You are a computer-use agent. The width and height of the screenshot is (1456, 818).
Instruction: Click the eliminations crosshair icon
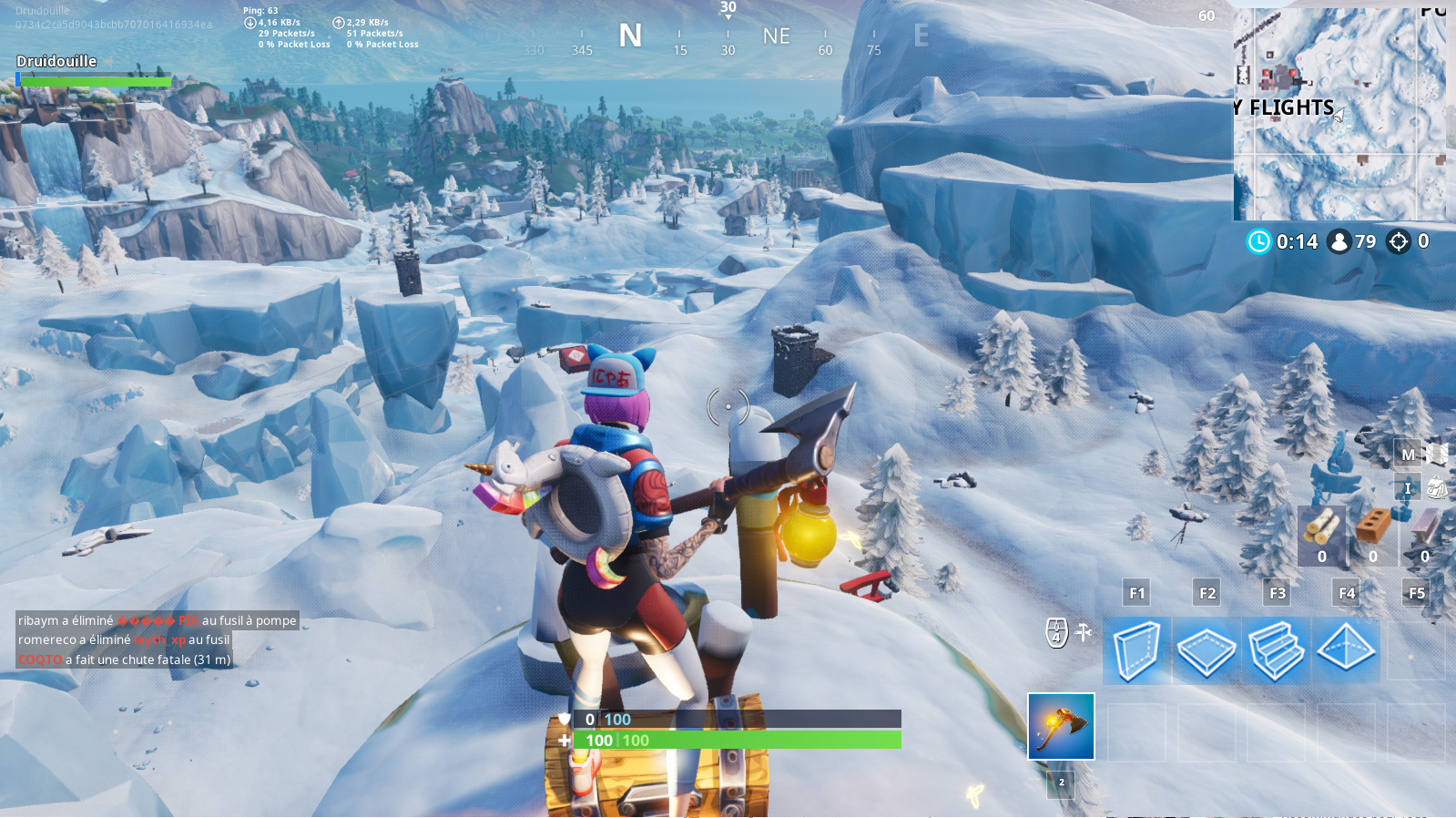coord(1400,242)
